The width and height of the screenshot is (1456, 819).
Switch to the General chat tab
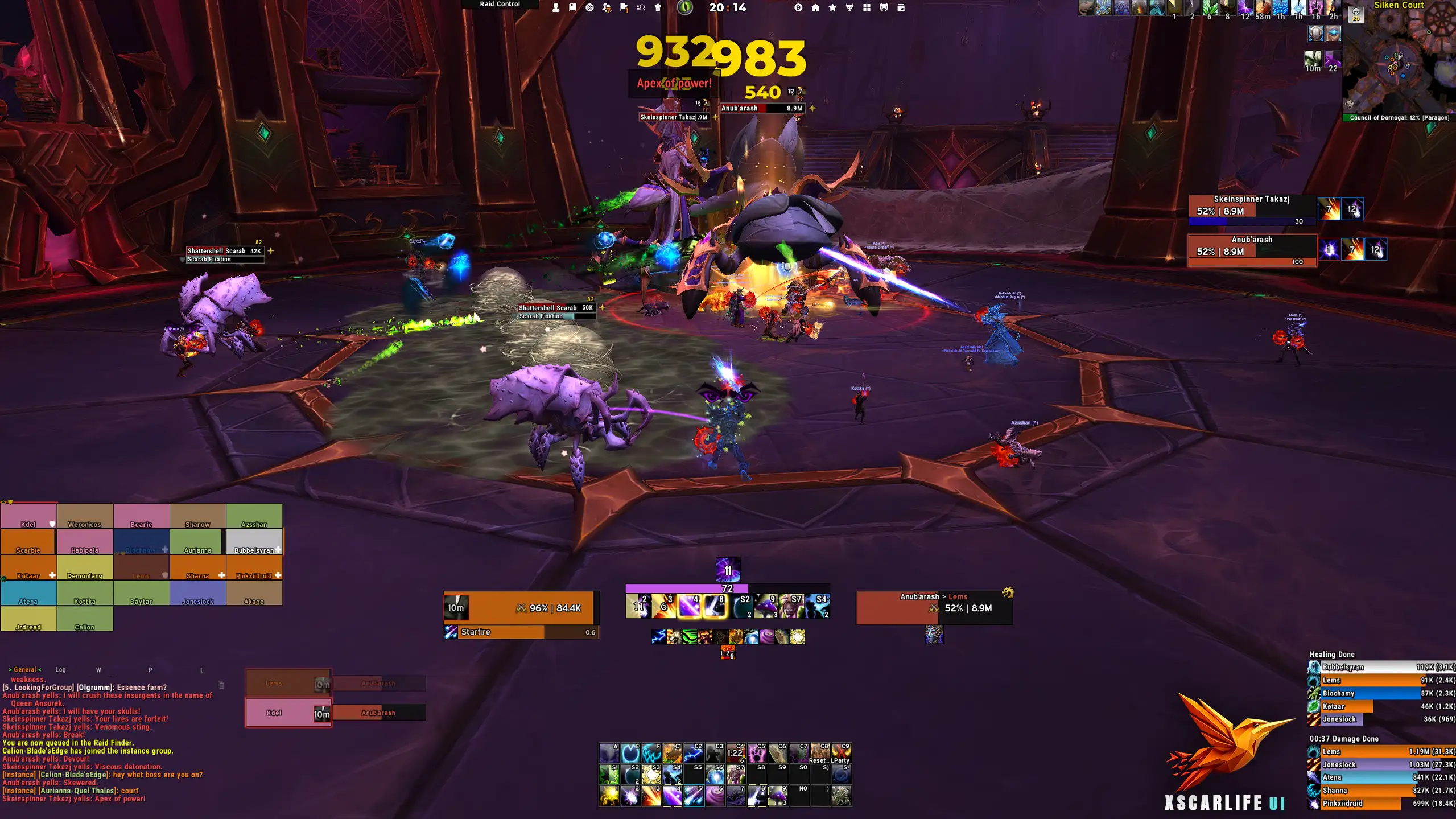click(25, 670)
